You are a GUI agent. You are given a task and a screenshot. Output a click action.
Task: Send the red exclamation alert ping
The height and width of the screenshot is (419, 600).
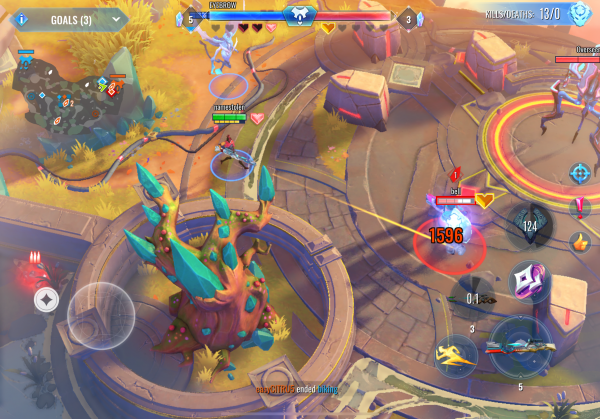click(x=579, y=208)
